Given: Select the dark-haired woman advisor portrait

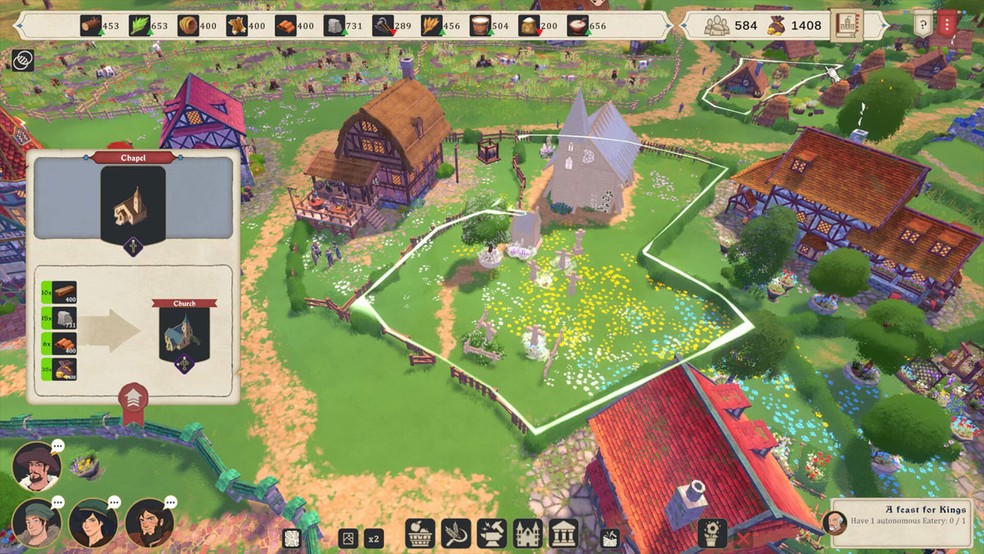Looking at the screenshot, I should (93, 523).
